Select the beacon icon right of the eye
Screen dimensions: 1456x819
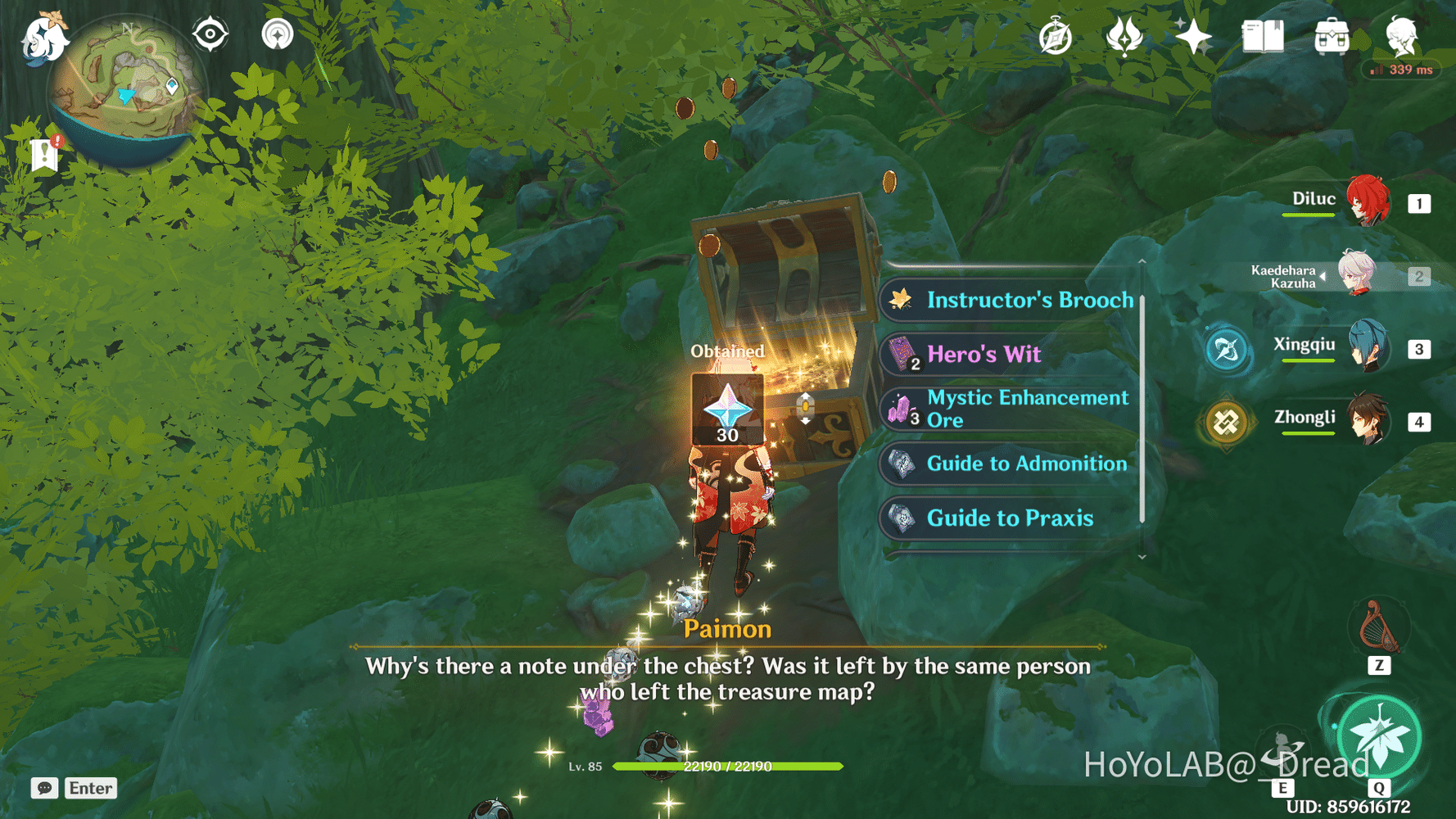pyautogui.click(x=276, y=33)
